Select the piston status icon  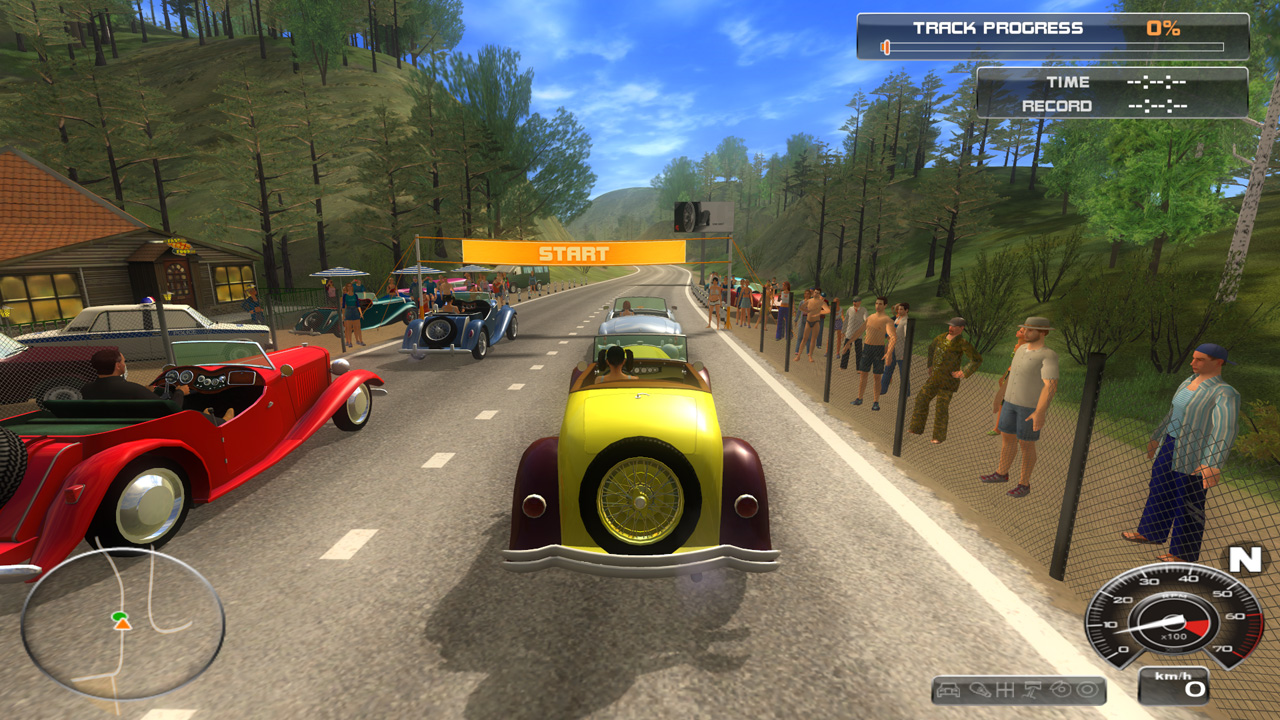pos(1032,690)
